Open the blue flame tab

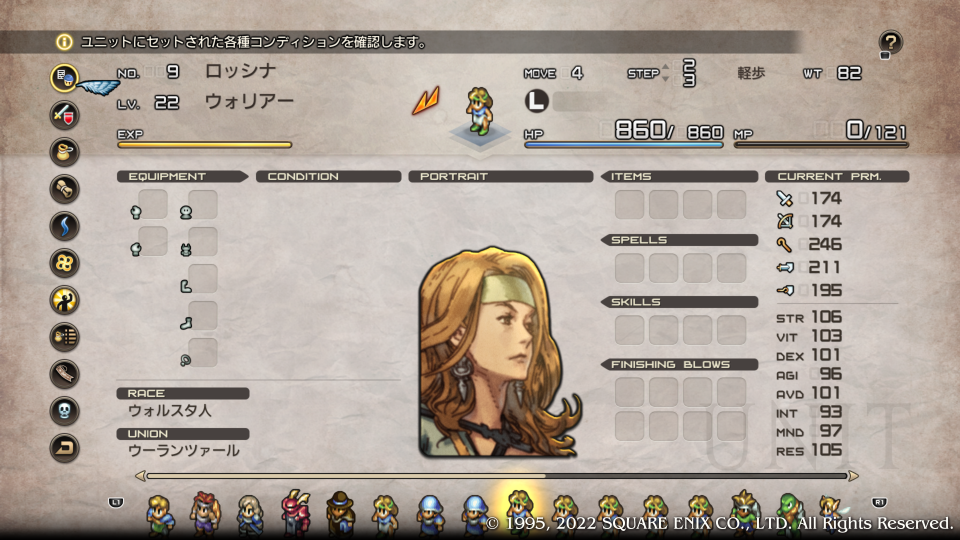[x=65, y=225]
